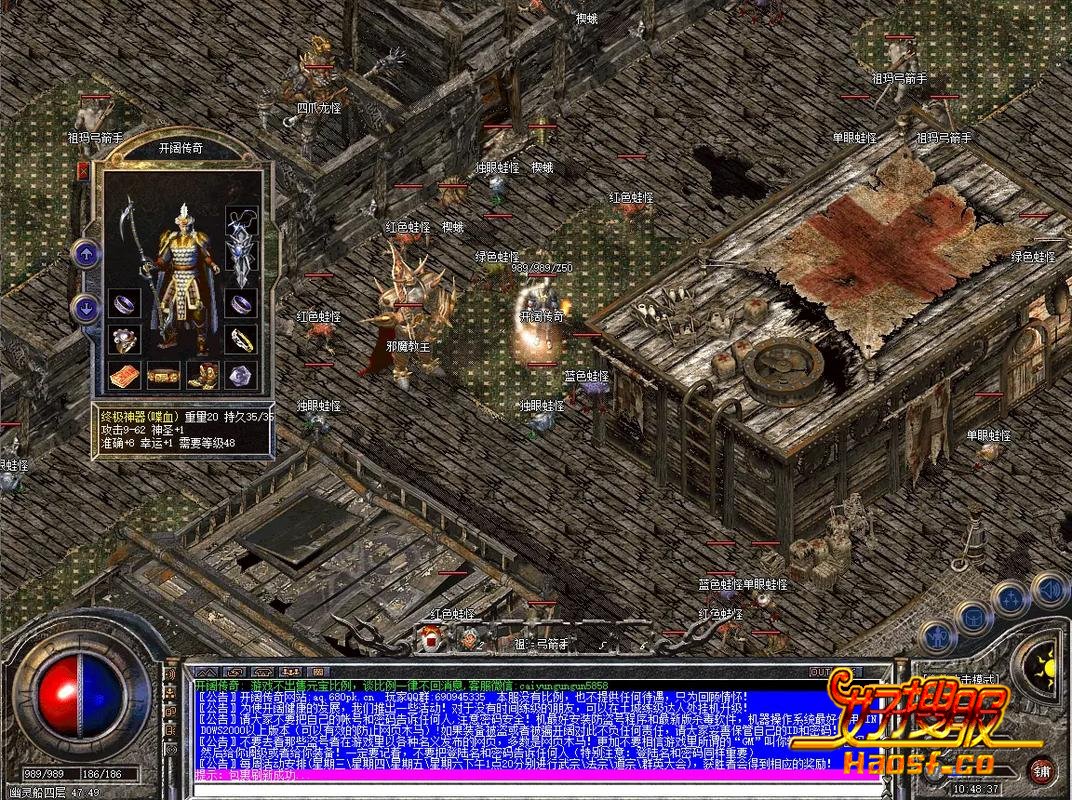Select the gem-set silver ring slot

[124, 338]
